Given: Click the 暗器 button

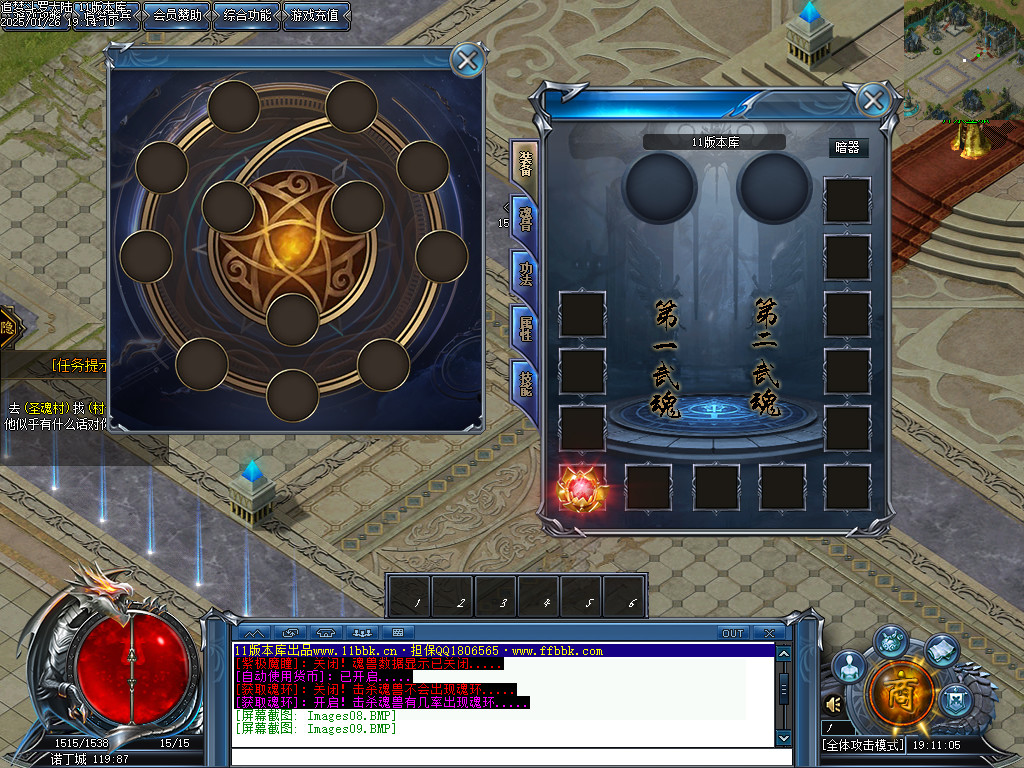Looking at the screenshot, I should [847, 147].
